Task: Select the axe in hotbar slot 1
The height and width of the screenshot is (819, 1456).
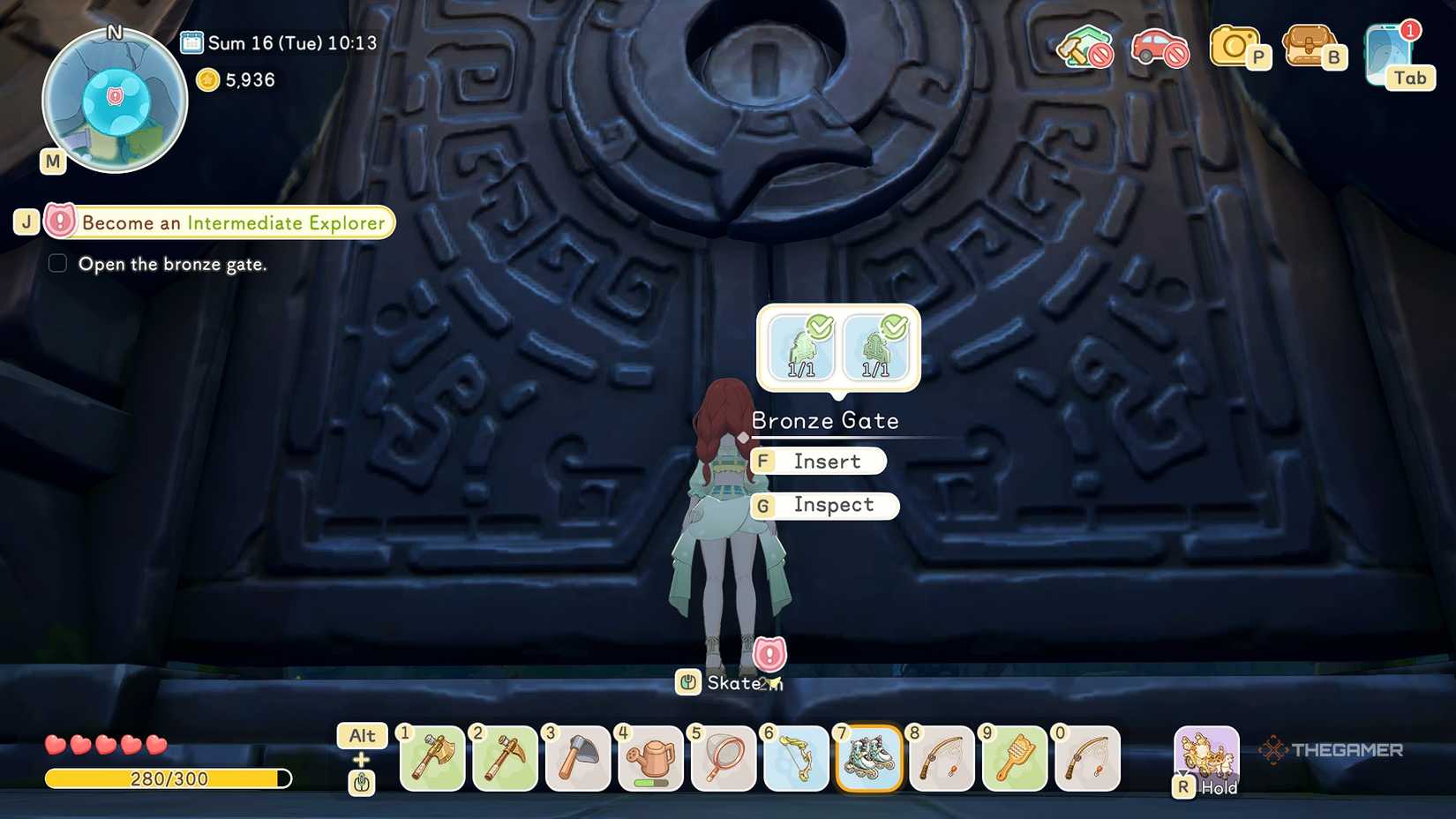Action: [432, 759]
